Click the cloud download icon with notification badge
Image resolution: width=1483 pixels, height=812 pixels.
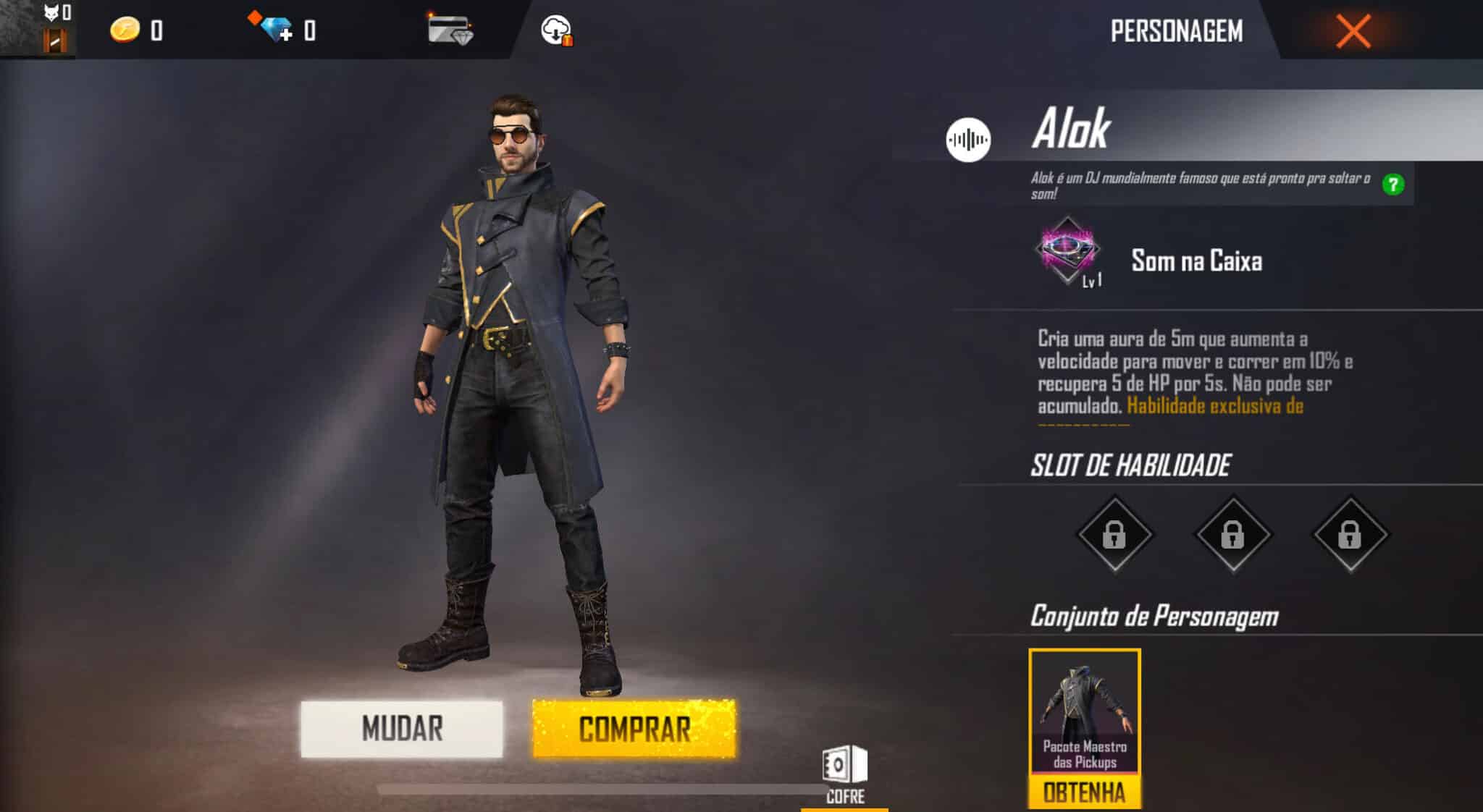click(x=555, y=30)
